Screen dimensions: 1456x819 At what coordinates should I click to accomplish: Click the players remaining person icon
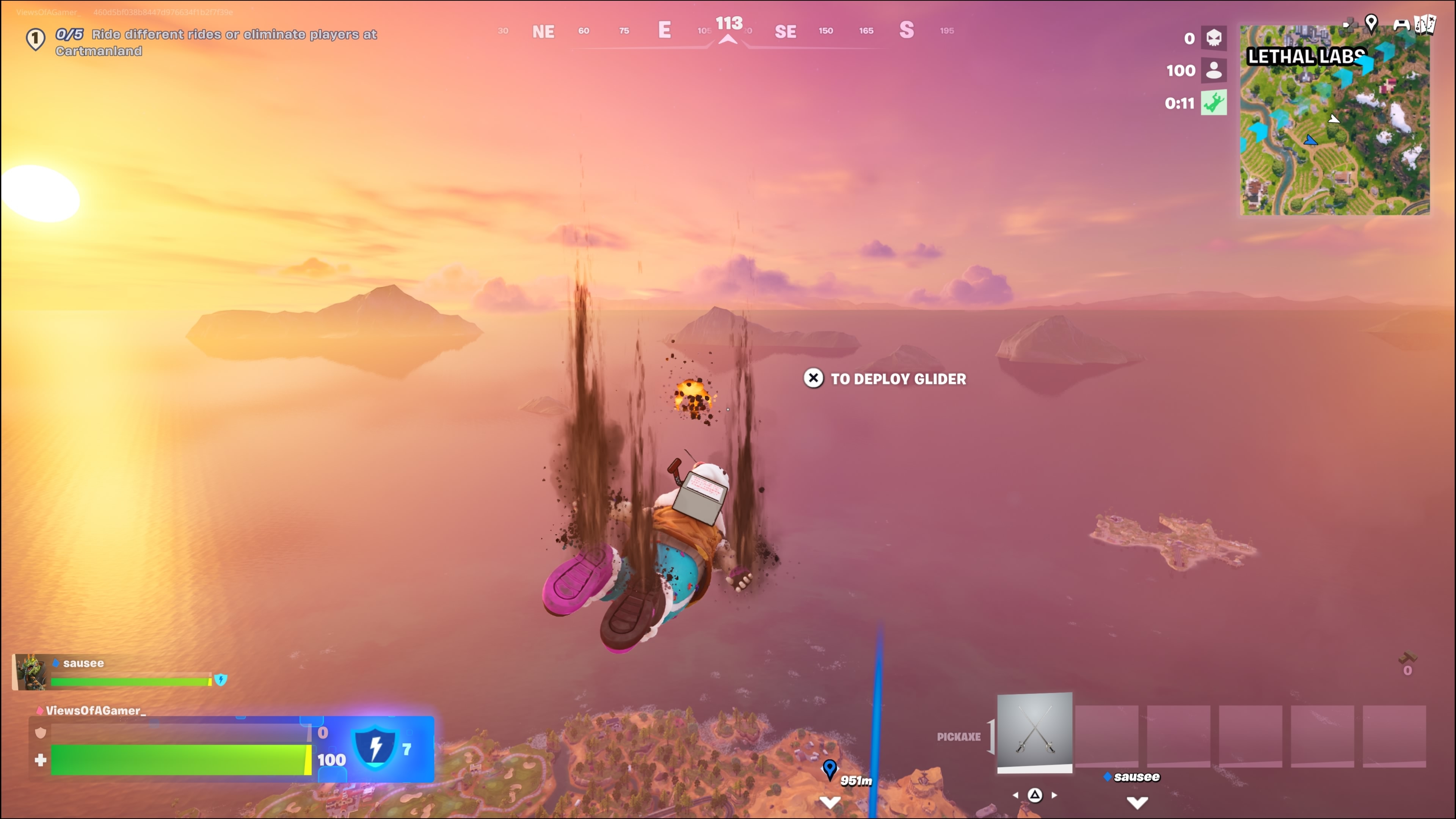pos(1213,70)
